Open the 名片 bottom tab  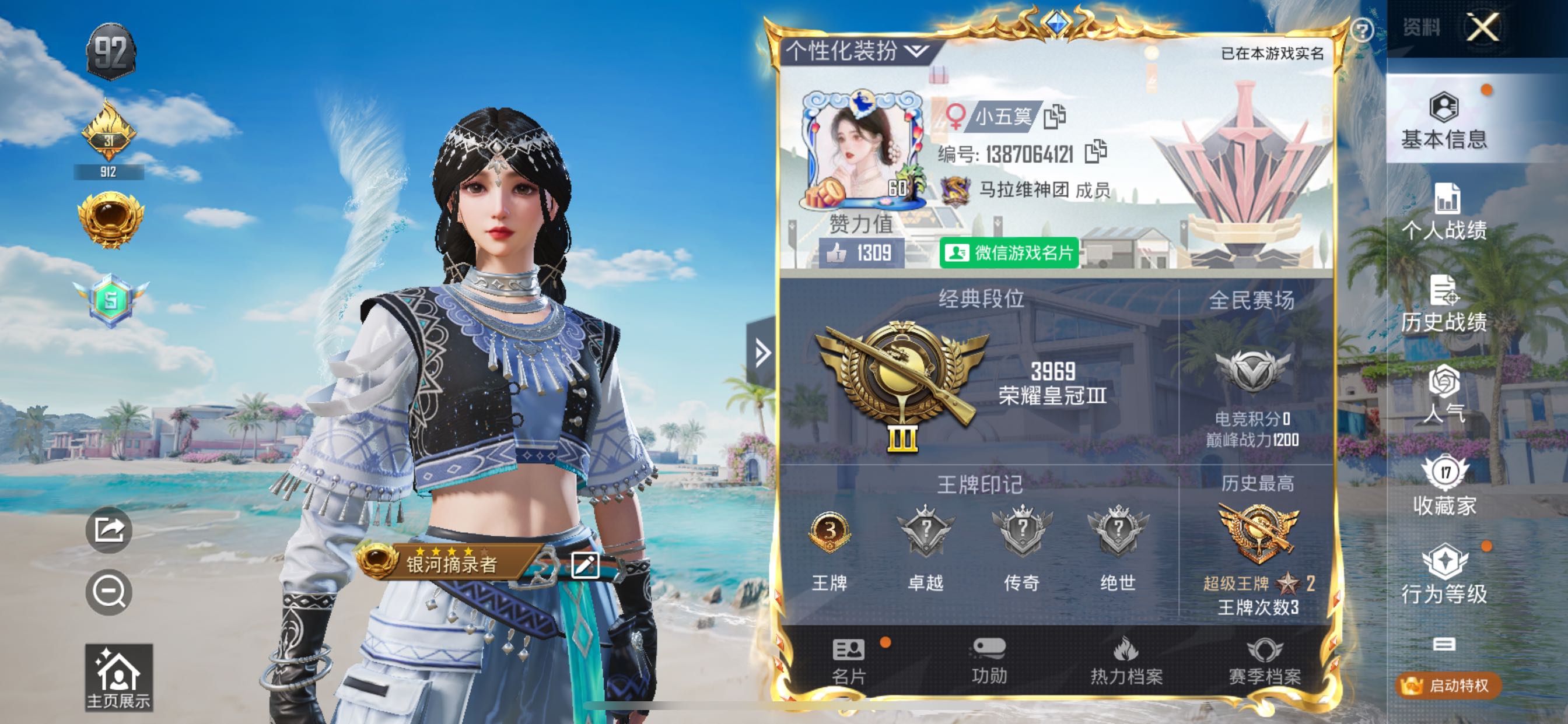click(x=849, y=661)
